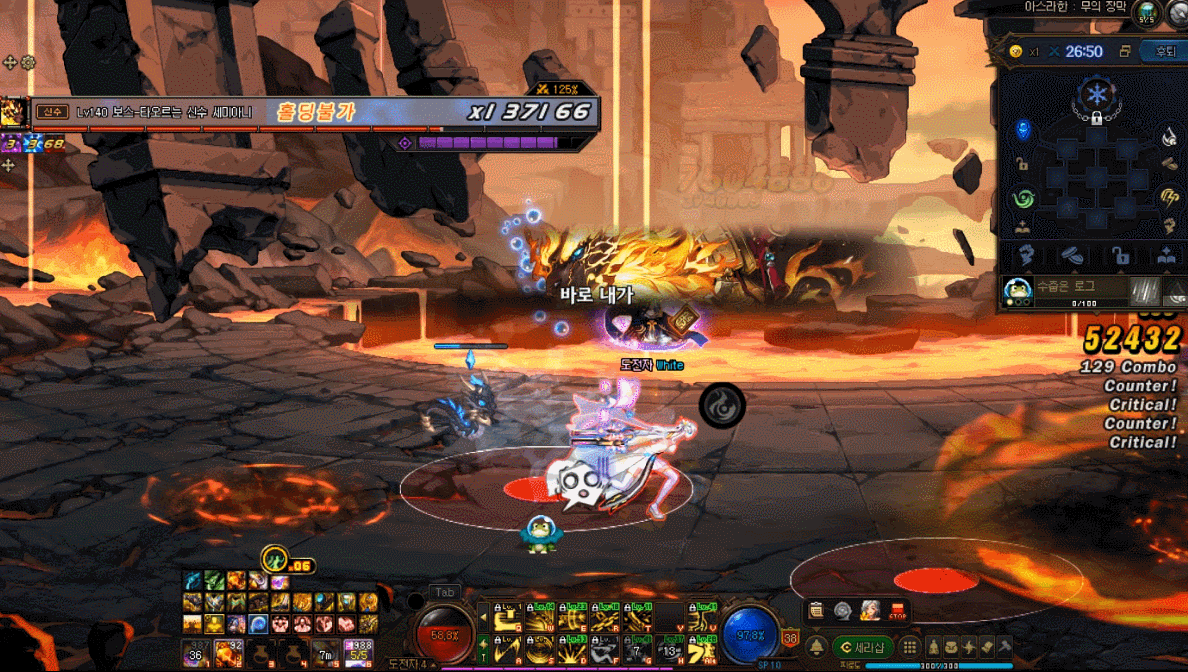Image resolution: width=1188 pixels, height=672 pixels.
Task: Click the yellow lightning icon on the map panel
Action: 1168,197
